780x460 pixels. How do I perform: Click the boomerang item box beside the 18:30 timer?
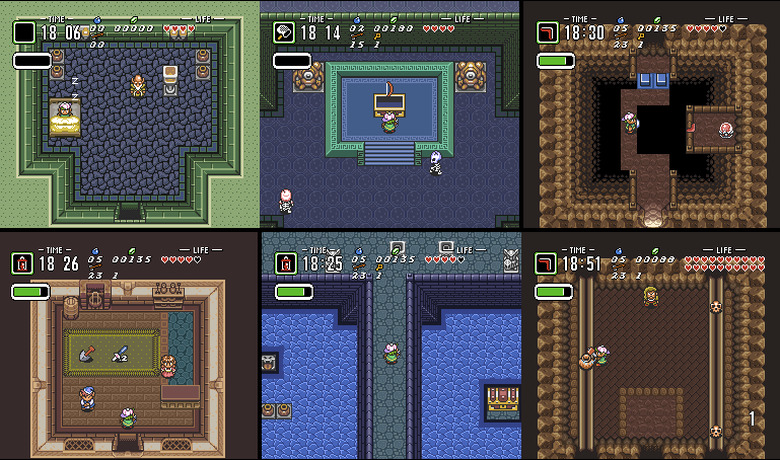click(x=547, y=33)
